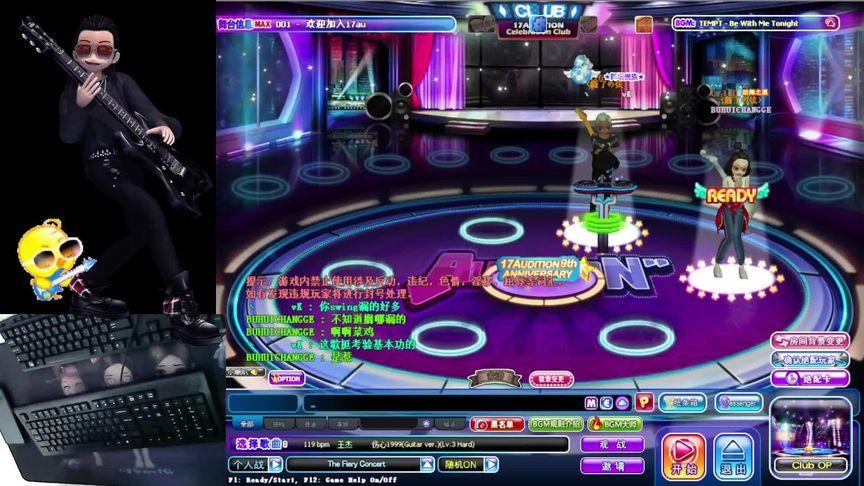Select the 全部 chat tab
Image resolution: width=864 pixels, height=486 pixels.
point(247,424)
